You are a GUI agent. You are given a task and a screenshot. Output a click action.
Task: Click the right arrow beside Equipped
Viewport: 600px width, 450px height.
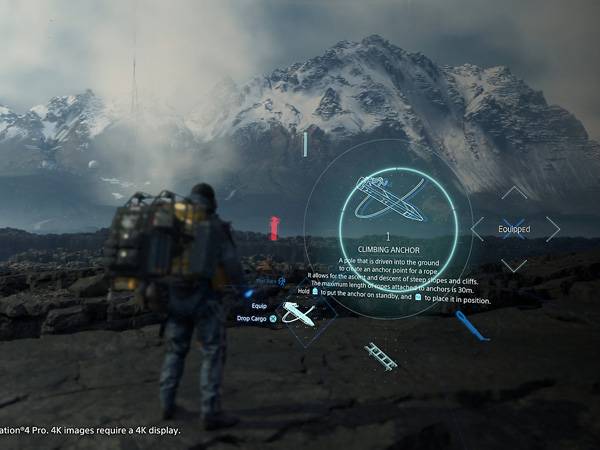[552, 229]
